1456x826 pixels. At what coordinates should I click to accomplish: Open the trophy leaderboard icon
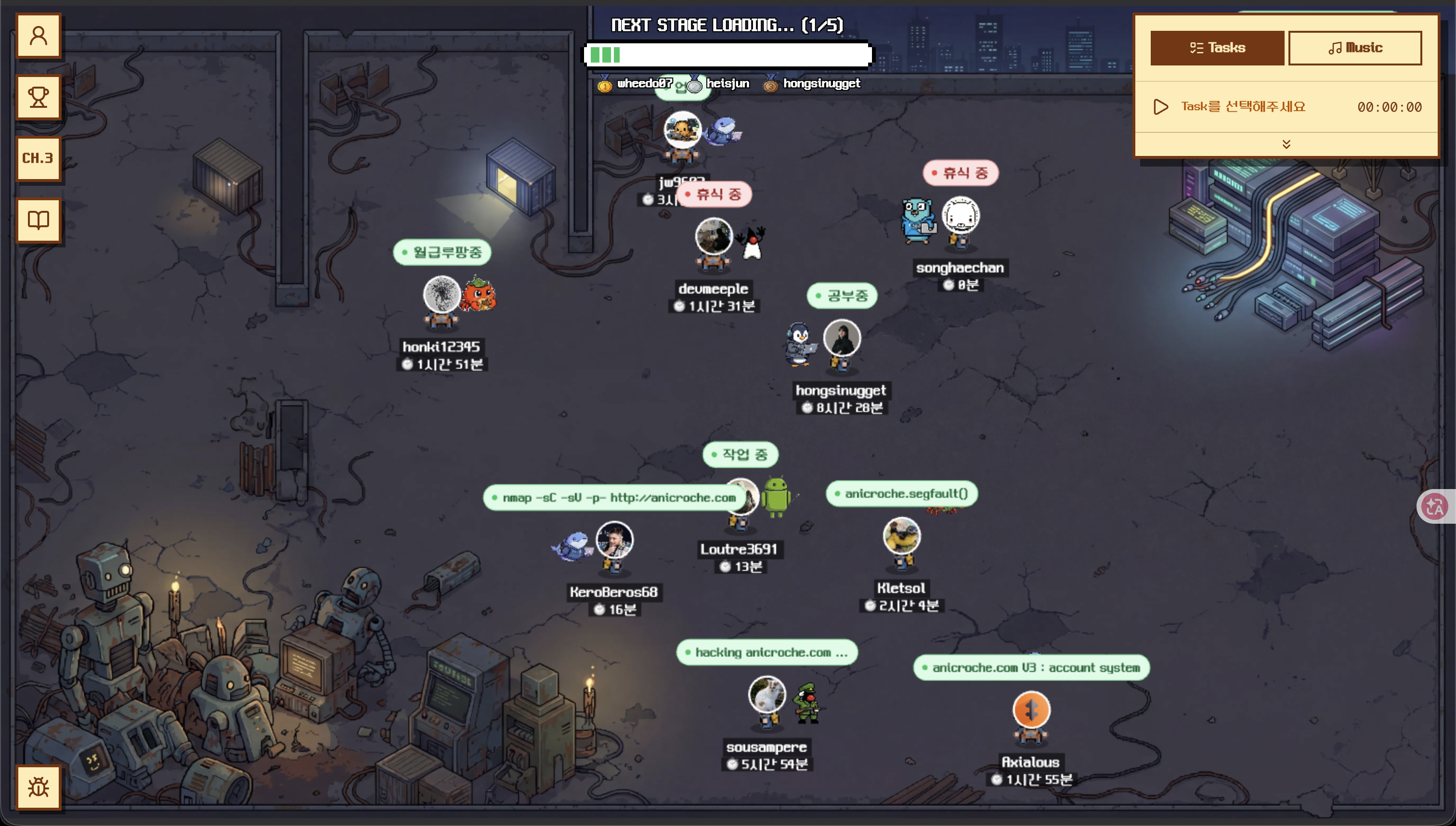[x=38, y=96]
